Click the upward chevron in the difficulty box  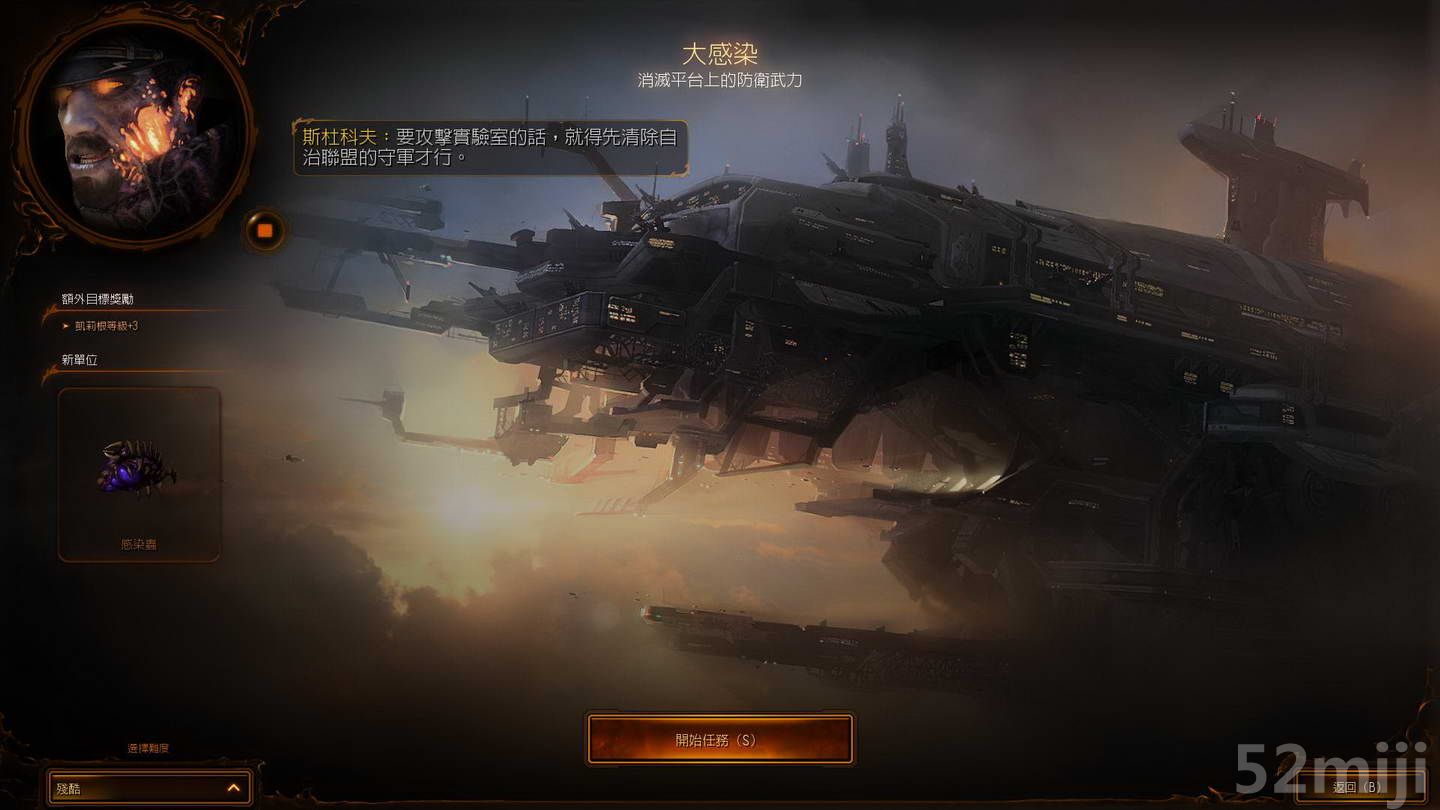[232, 788]
